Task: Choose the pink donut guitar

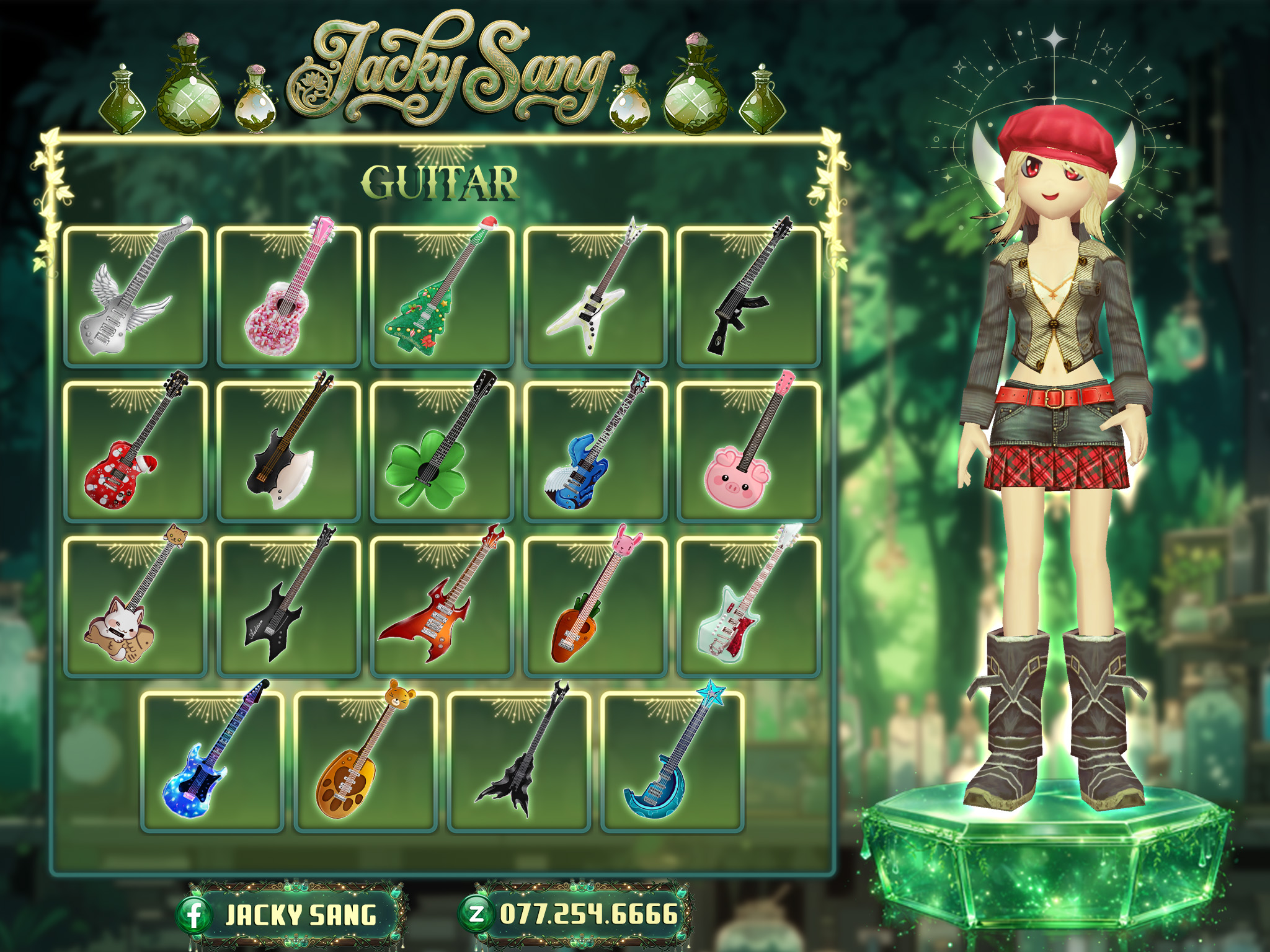Action: pos(289,296)
